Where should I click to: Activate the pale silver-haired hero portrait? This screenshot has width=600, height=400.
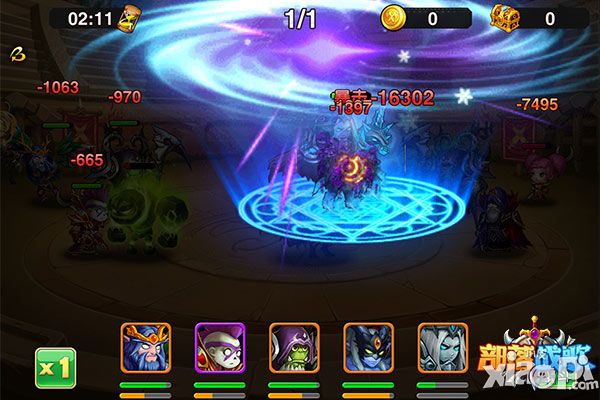click(442, 347)
